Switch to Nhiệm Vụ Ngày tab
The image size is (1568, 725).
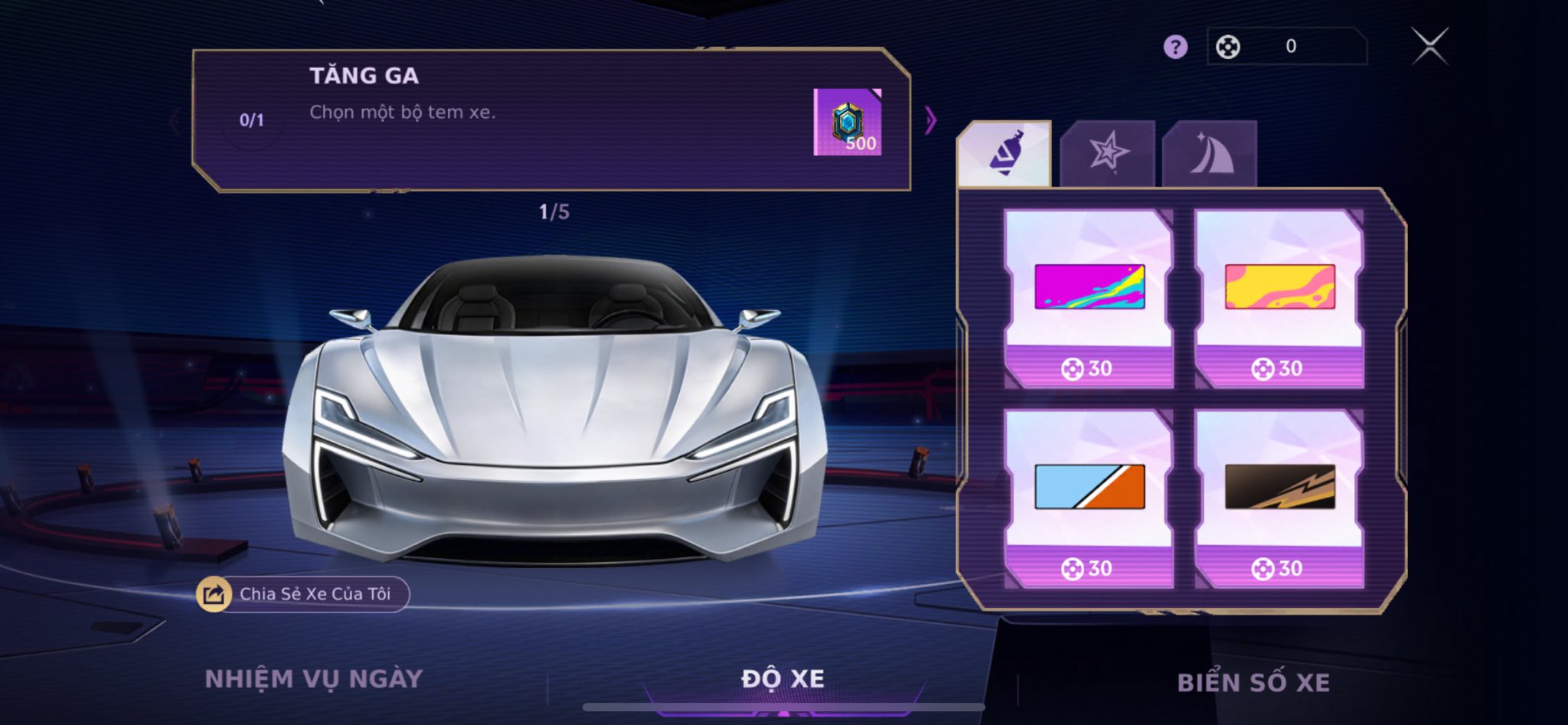(313, 679)
